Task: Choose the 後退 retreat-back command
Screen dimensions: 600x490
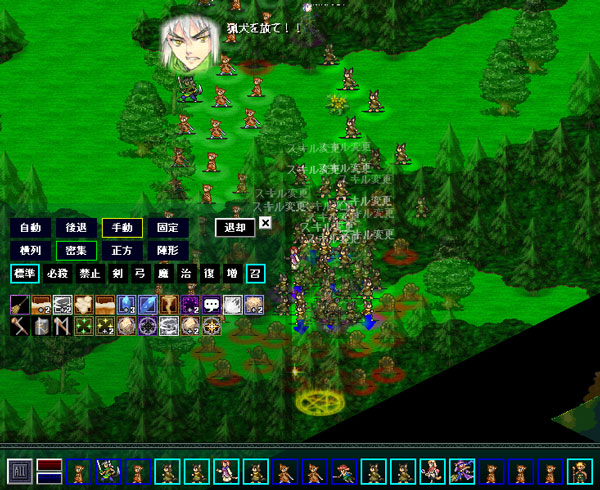Action: [x=75, y=227]
